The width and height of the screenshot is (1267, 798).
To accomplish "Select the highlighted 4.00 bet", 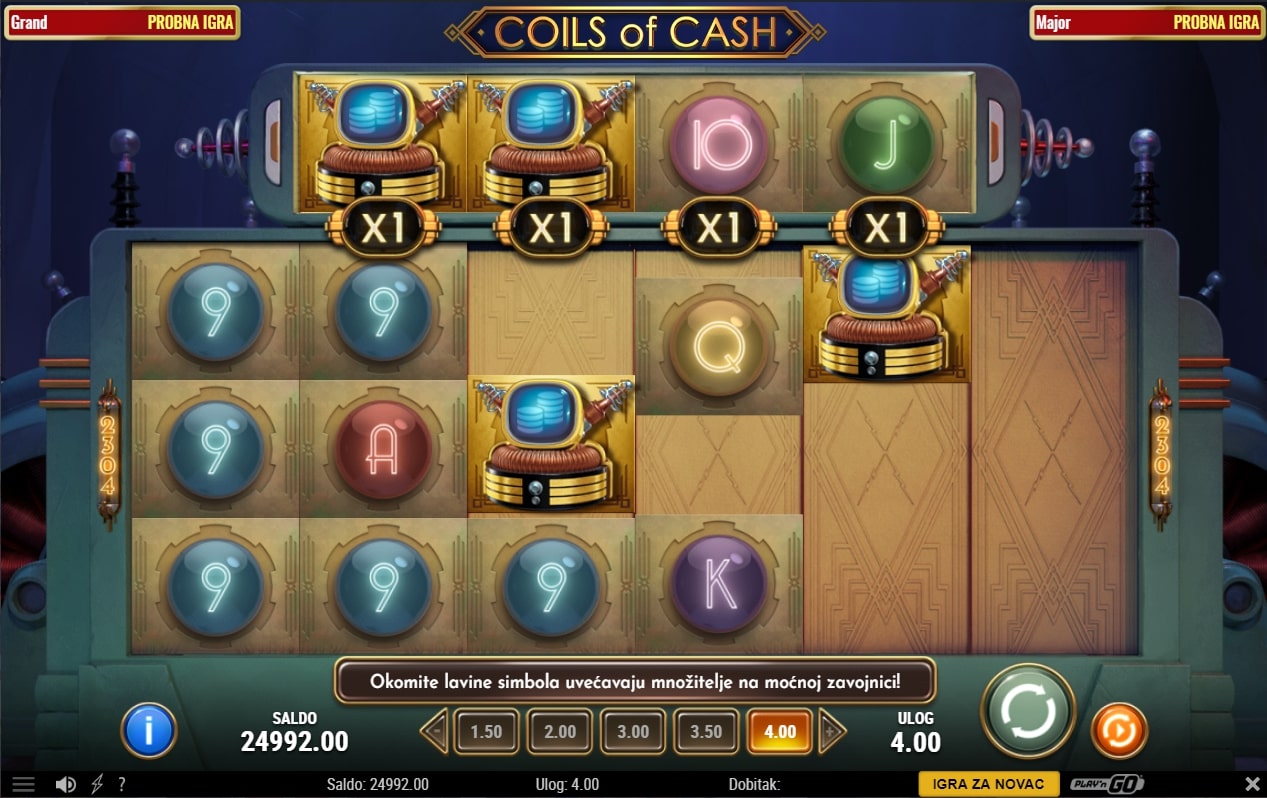I will (x=780, y=732).
